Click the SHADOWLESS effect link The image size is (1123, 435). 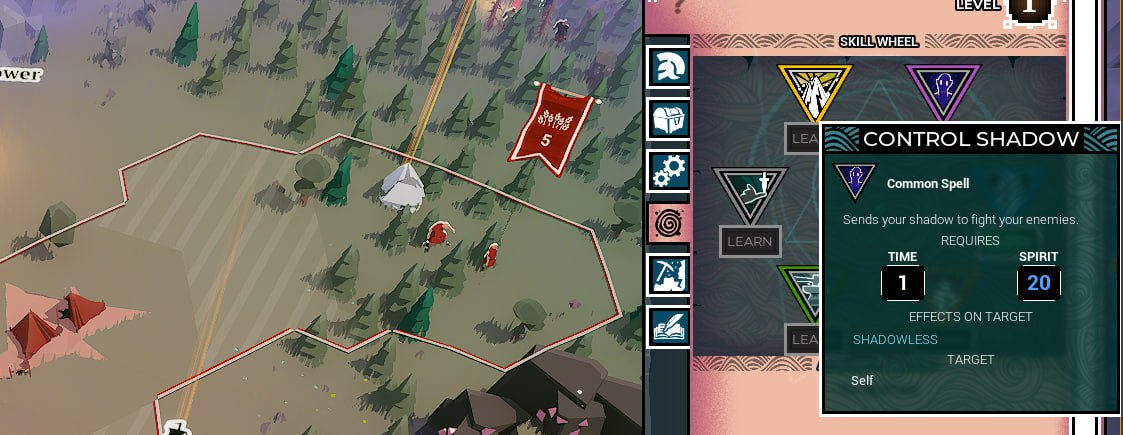tap(895, 339)
